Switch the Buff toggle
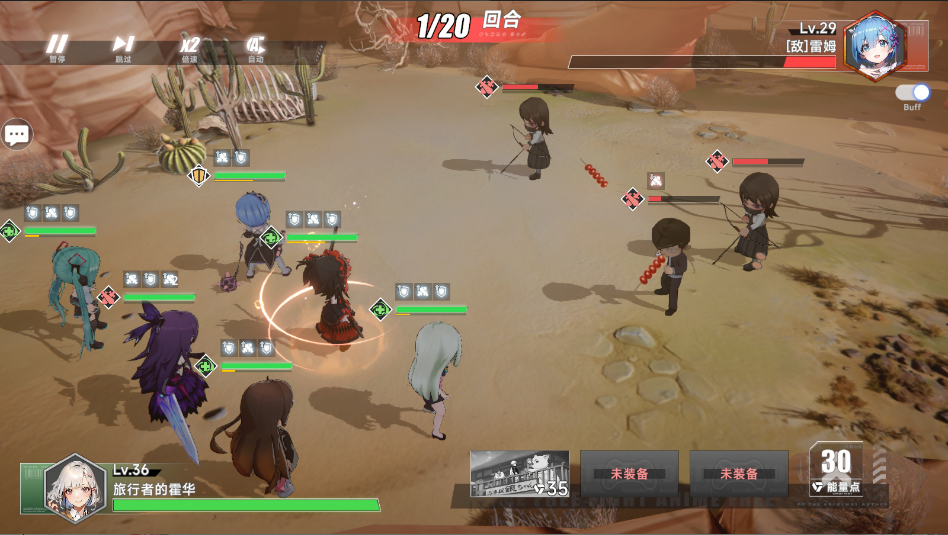The height and width of the screenshot is (535, 948). tap(912, 93)
